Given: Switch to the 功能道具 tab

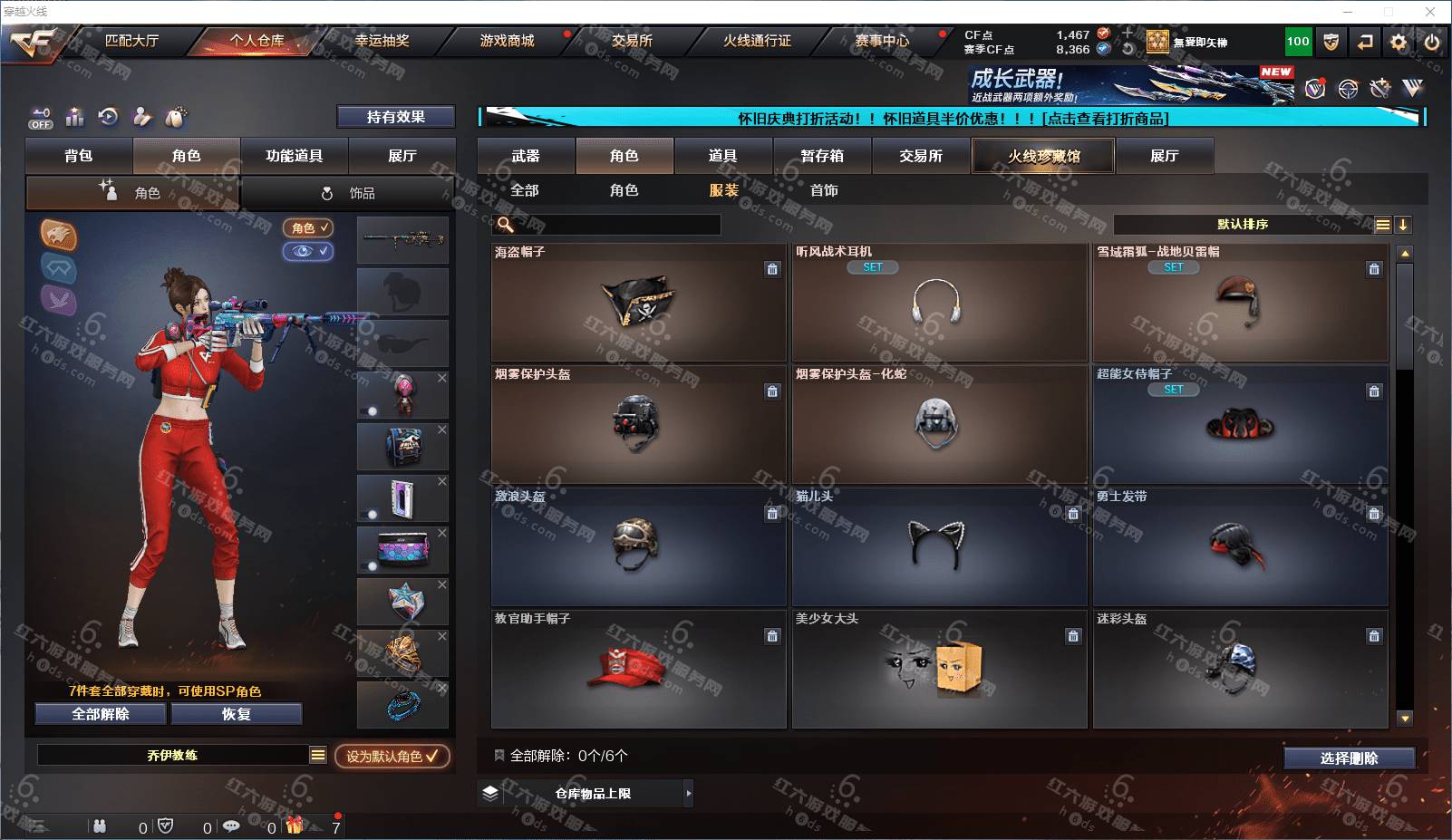Looking at the screenshot, I should coord(294,156).
